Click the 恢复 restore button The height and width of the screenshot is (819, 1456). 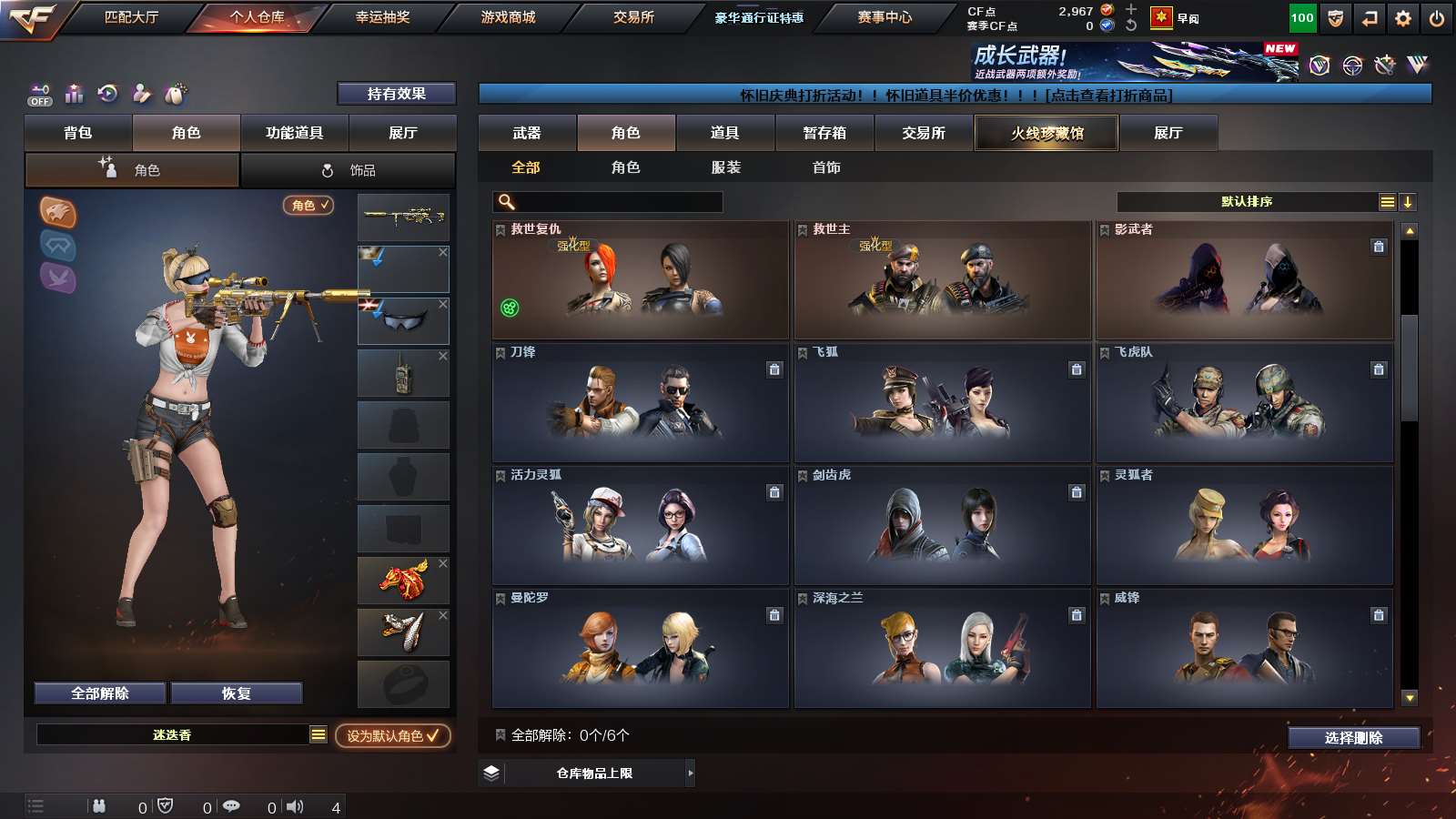236,693
